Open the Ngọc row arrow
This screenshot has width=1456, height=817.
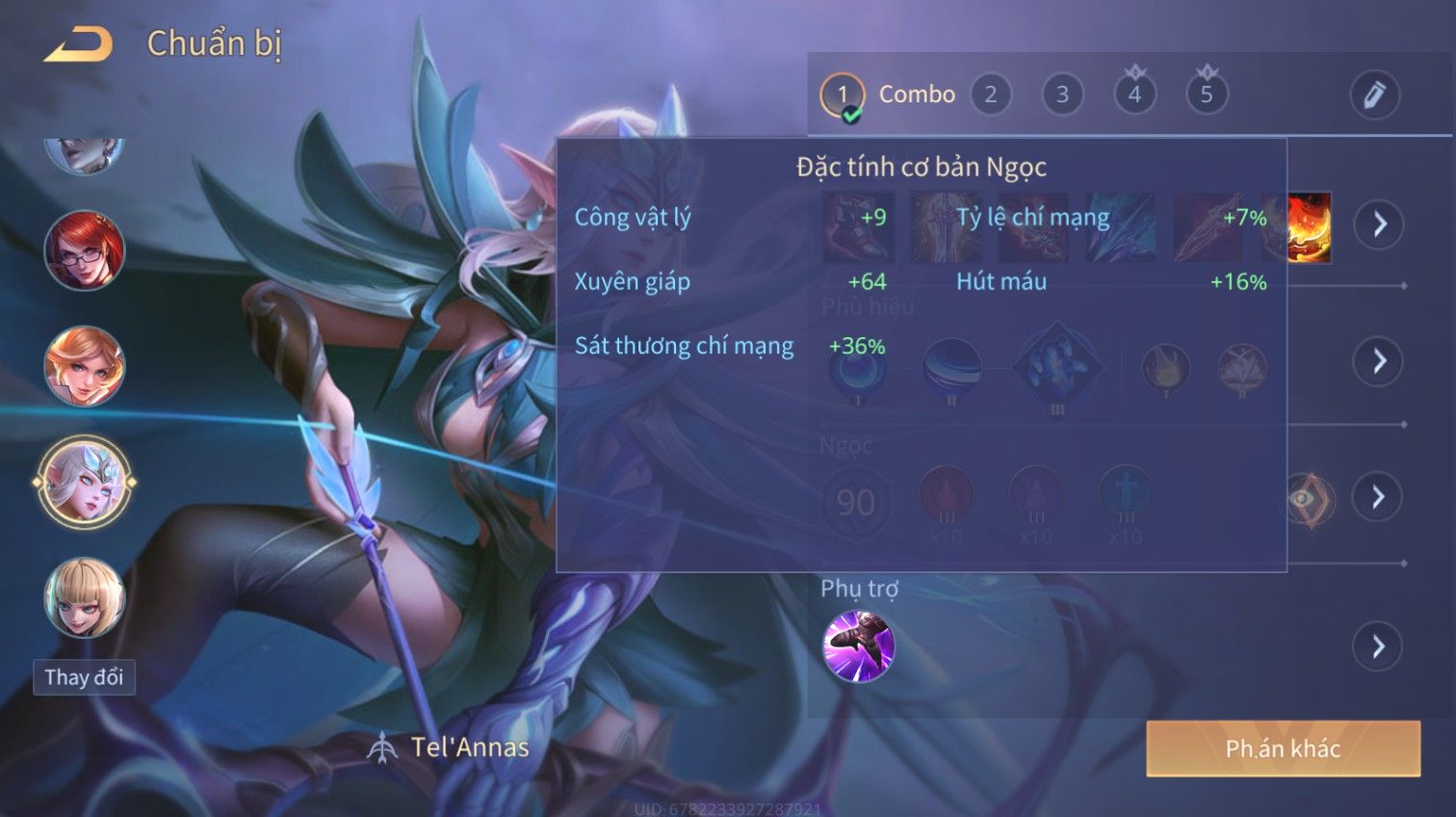click(x=1379, y=497)
